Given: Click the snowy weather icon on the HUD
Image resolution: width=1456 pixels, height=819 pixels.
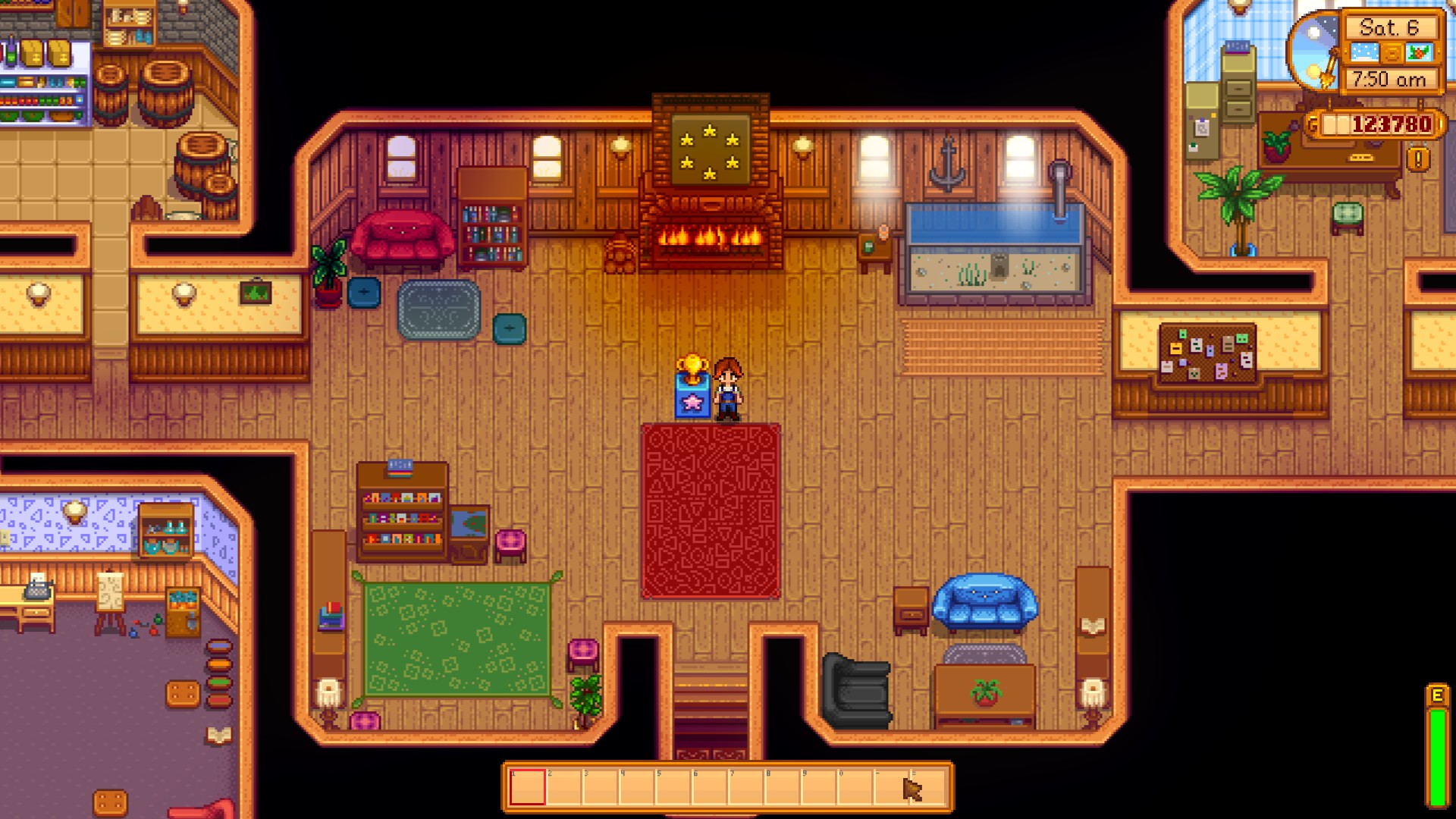Looking at the screenshot, I should pos(1365,52).
